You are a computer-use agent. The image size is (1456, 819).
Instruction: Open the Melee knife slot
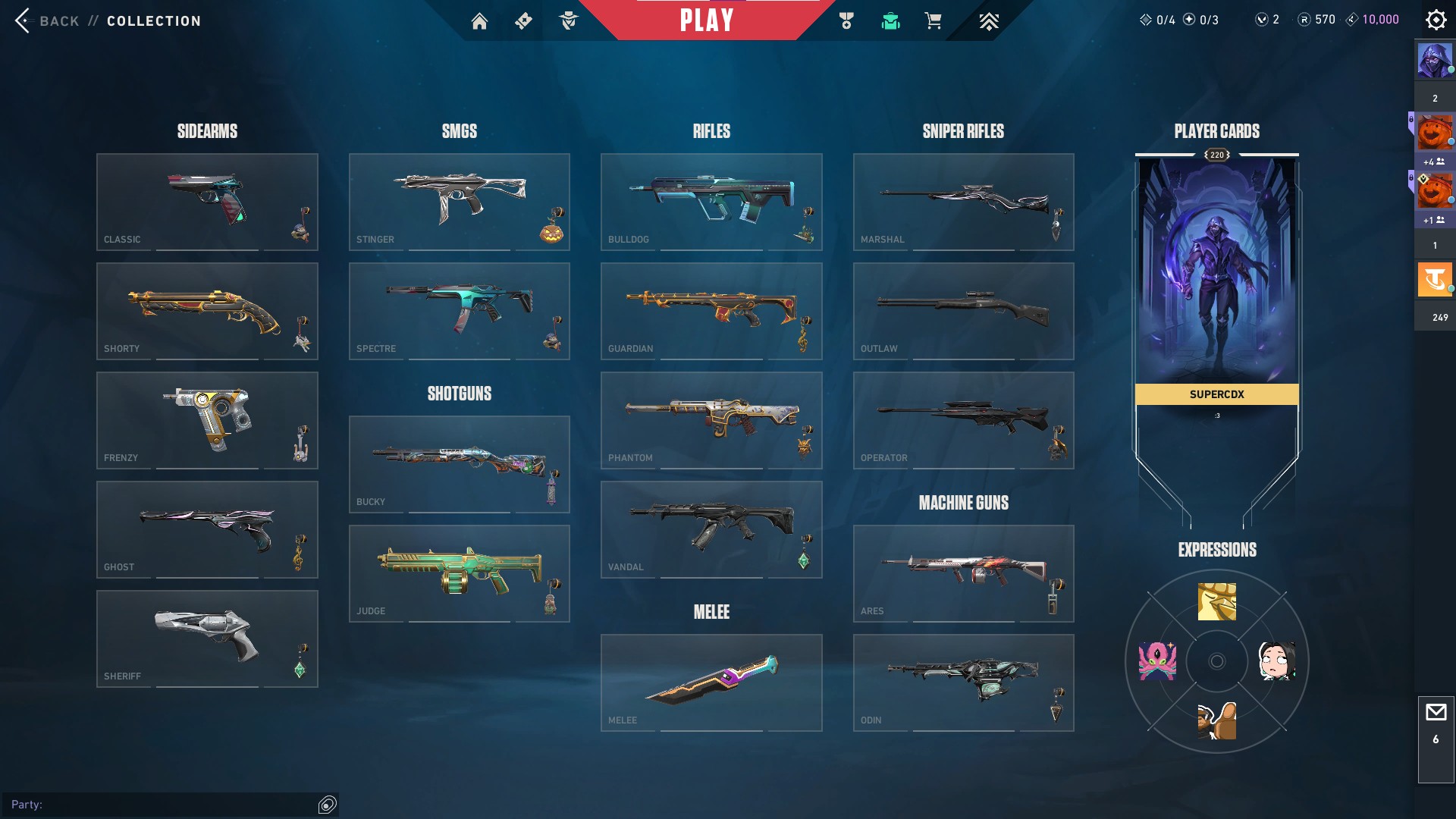(711, 682)
